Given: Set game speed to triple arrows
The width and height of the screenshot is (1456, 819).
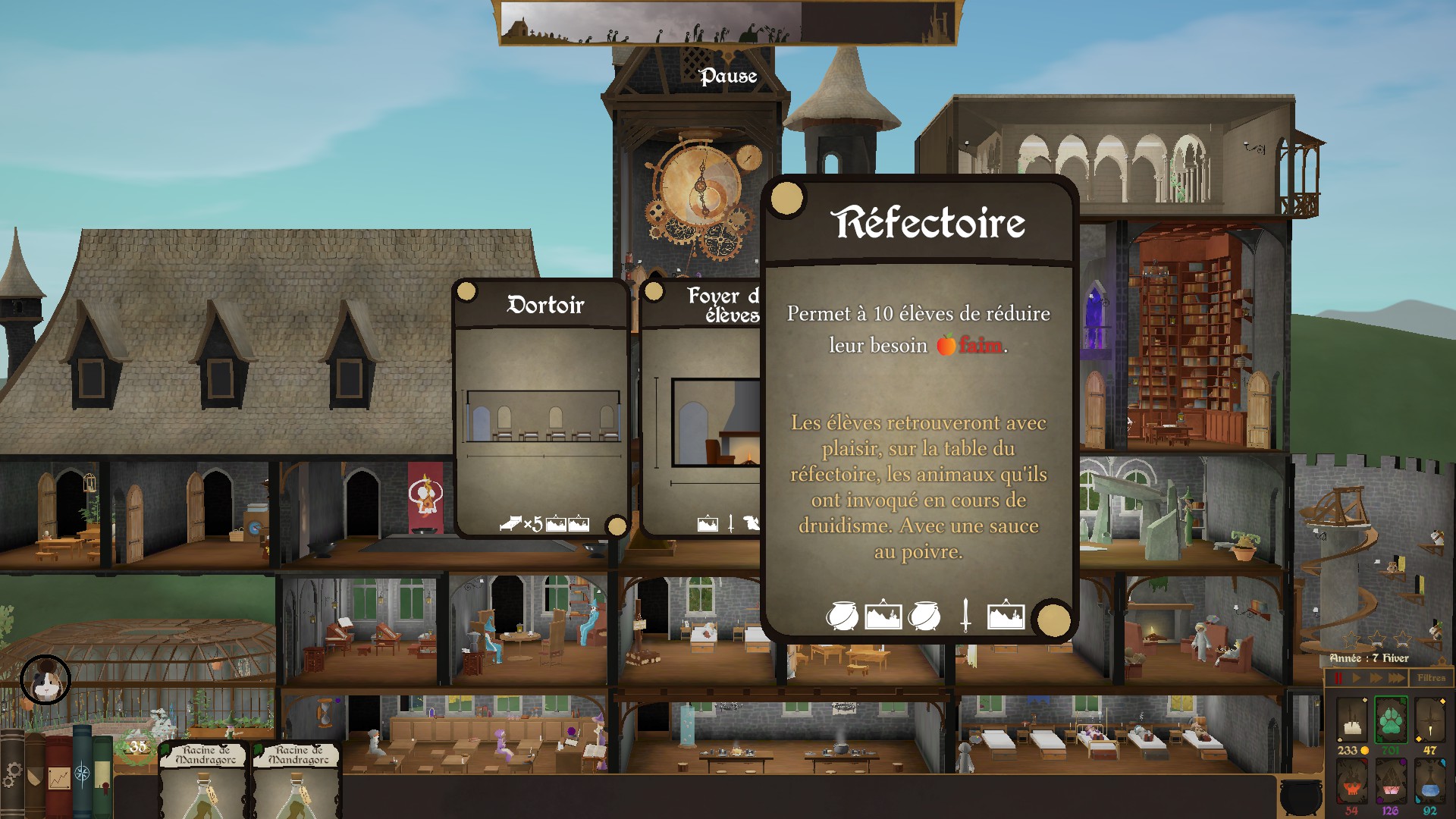Looking at the screenshot, I should [x=1396, y=678].
